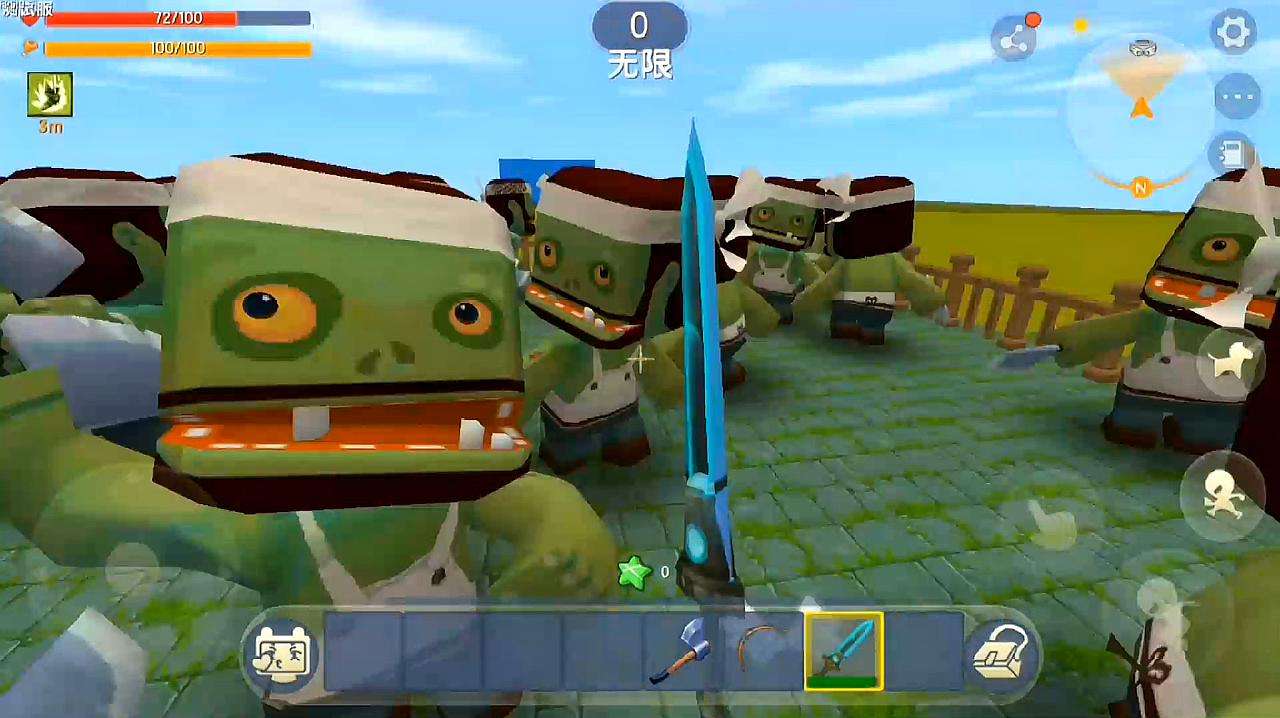Open the notebook icon
1280x718 pixels.
[1235, 154]
